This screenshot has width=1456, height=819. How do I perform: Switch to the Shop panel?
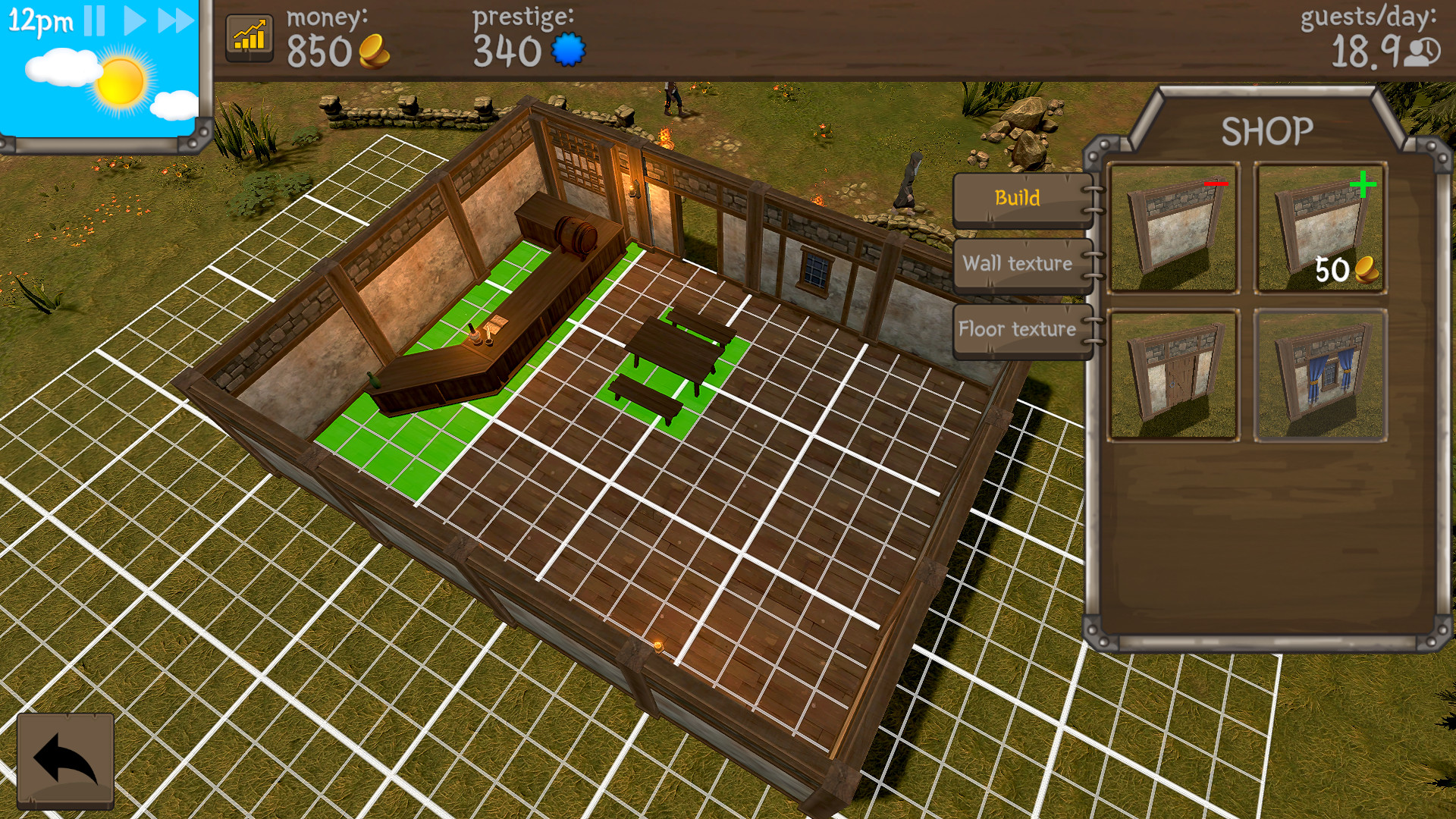tap(1268, 130)
